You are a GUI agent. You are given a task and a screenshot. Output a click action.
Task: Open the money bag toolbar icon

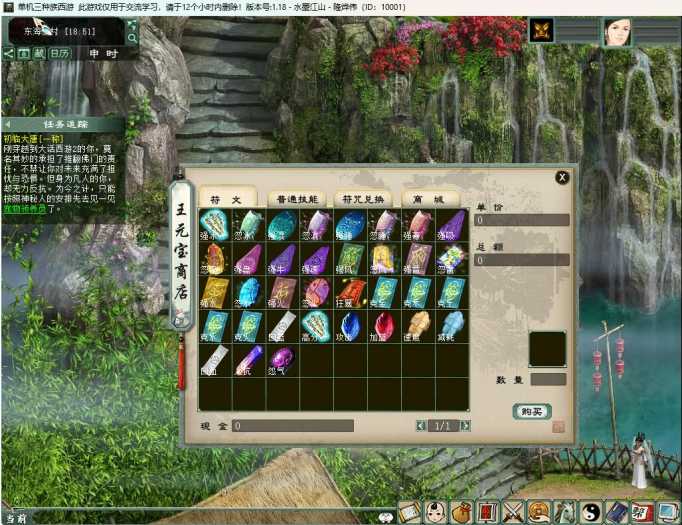tap(462, 512)
